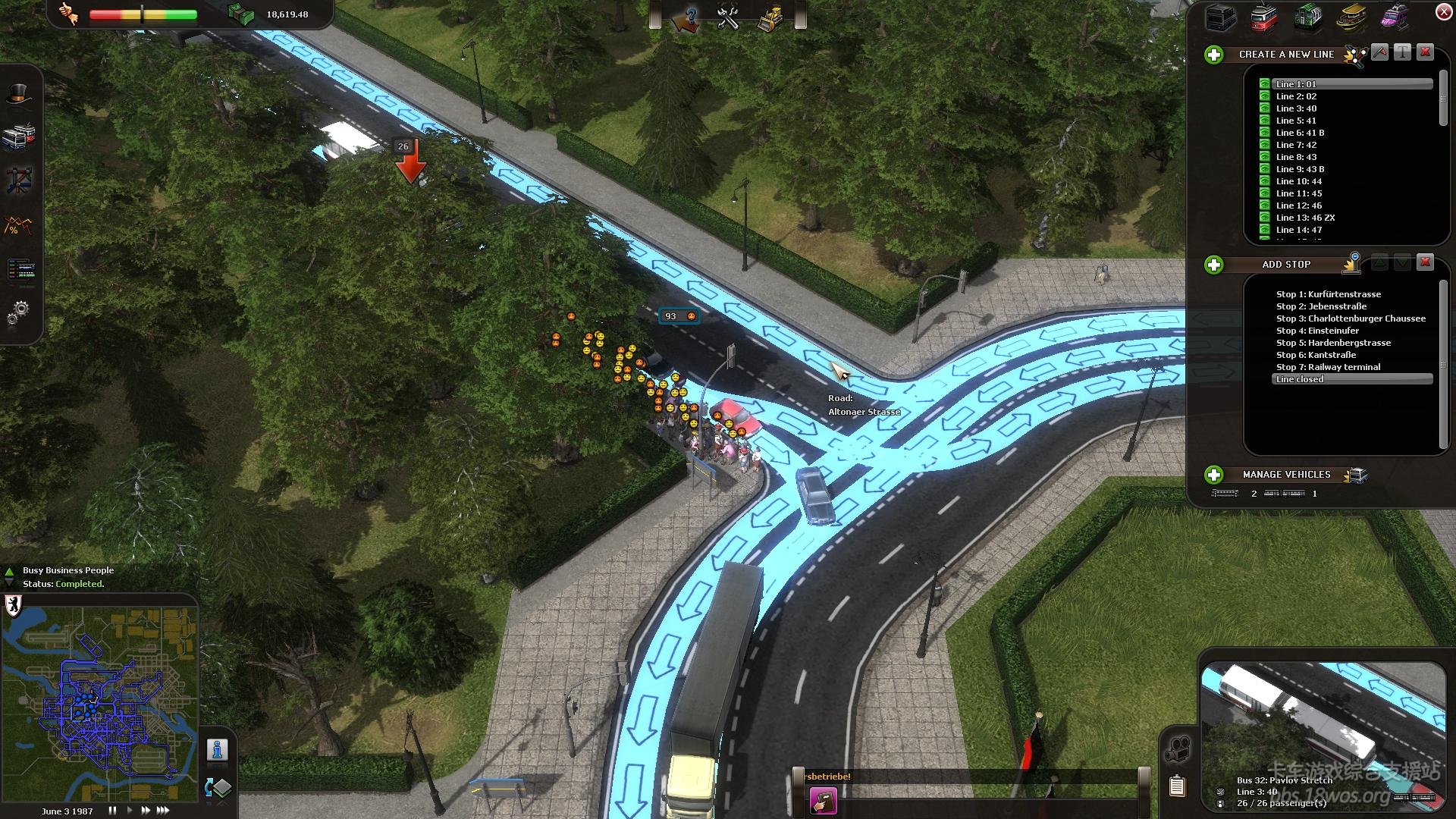Select the tram vehicle type icon

click(1264, 18)
